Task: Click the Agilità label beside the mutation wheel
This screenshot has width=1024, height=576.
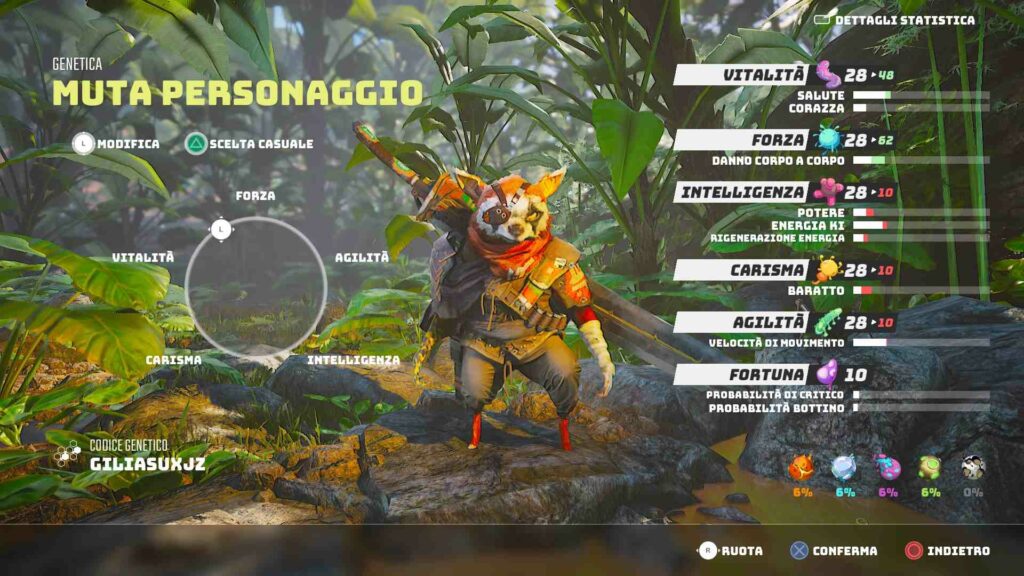Action: pyautogui.click(x=362, y=257)
